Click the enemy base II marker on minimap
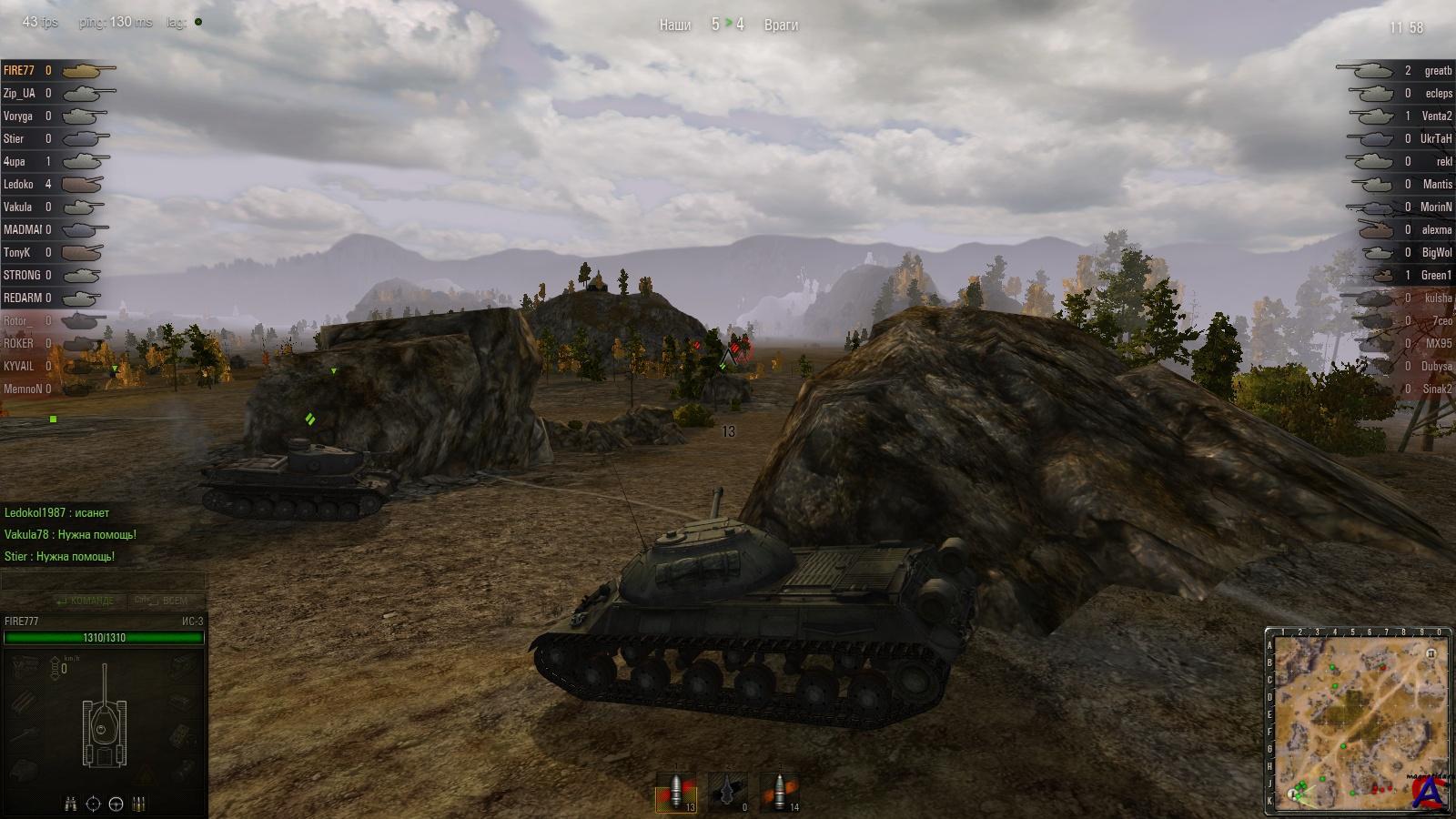1456x819 pixels. 1431,652
